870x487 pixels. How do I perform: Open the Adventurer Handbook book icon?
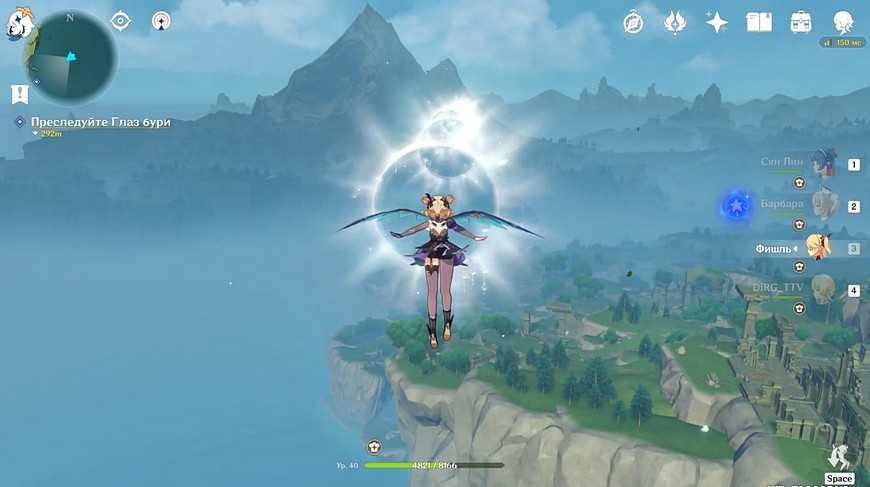pyautogui.click(x=759, y=22)
